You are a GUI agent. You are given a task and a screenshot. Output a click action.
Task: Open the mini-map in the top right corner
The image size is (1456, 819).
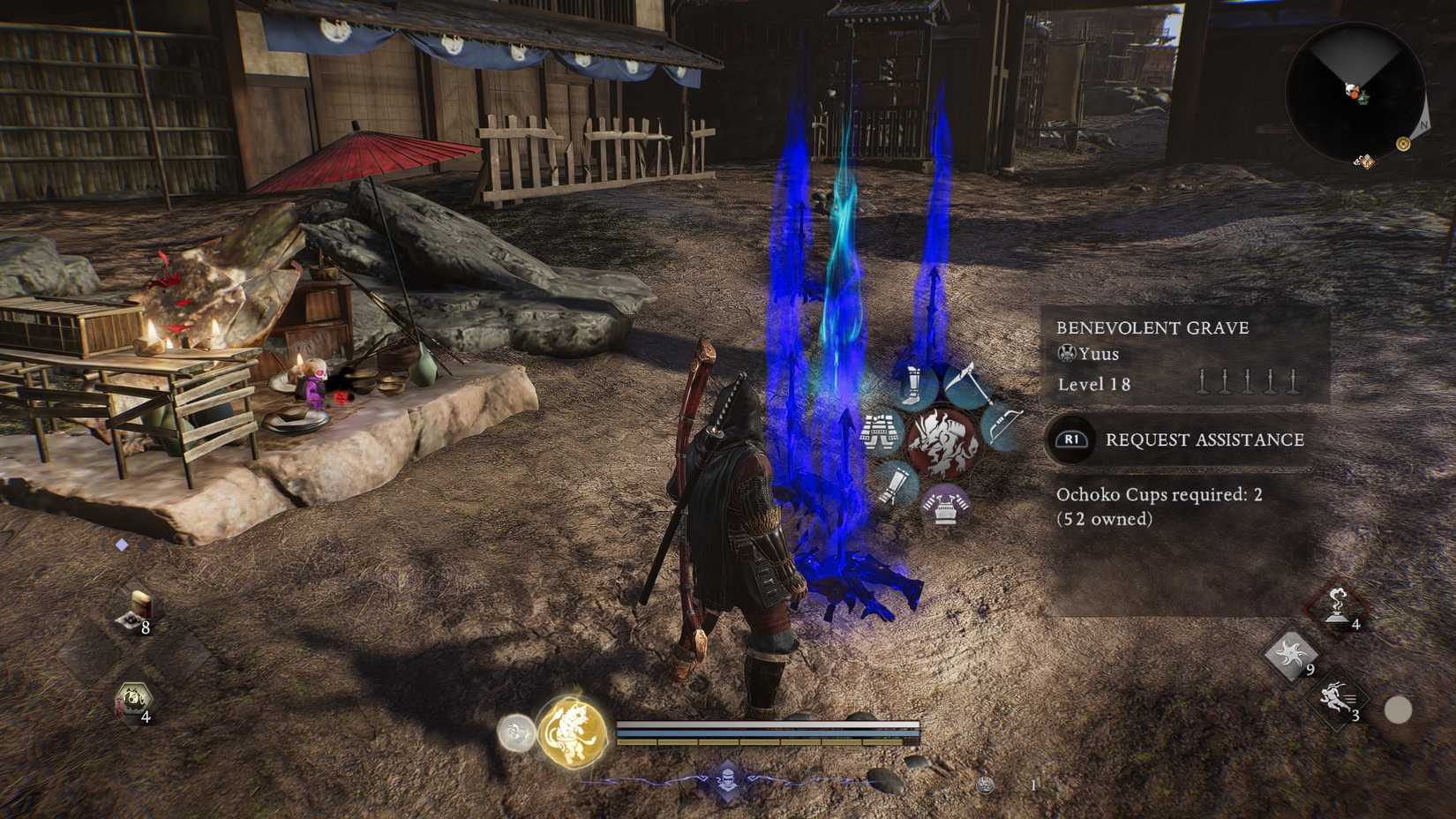click(1359, 88)
